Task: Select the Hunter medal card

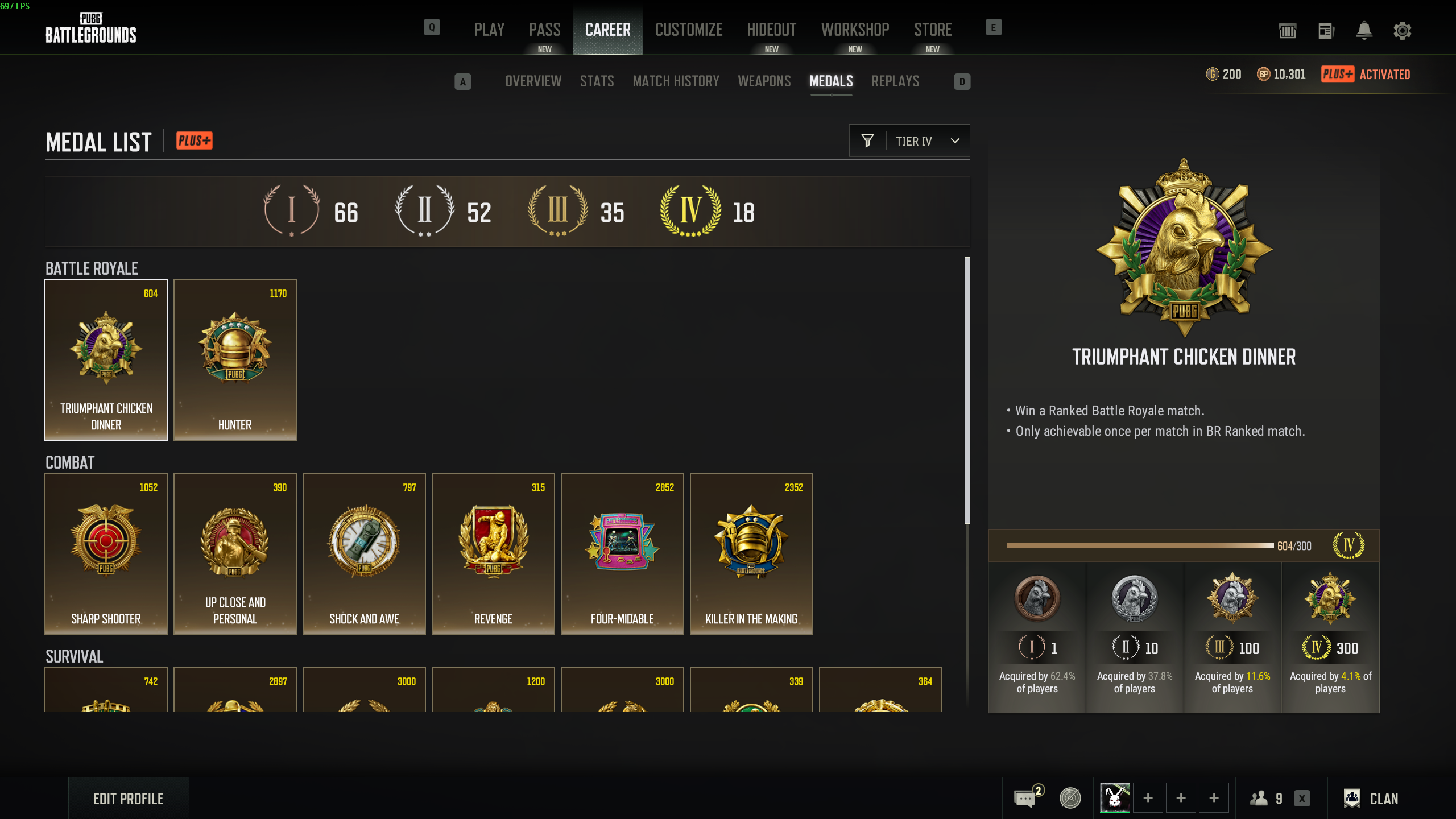Action: [235, 359]
